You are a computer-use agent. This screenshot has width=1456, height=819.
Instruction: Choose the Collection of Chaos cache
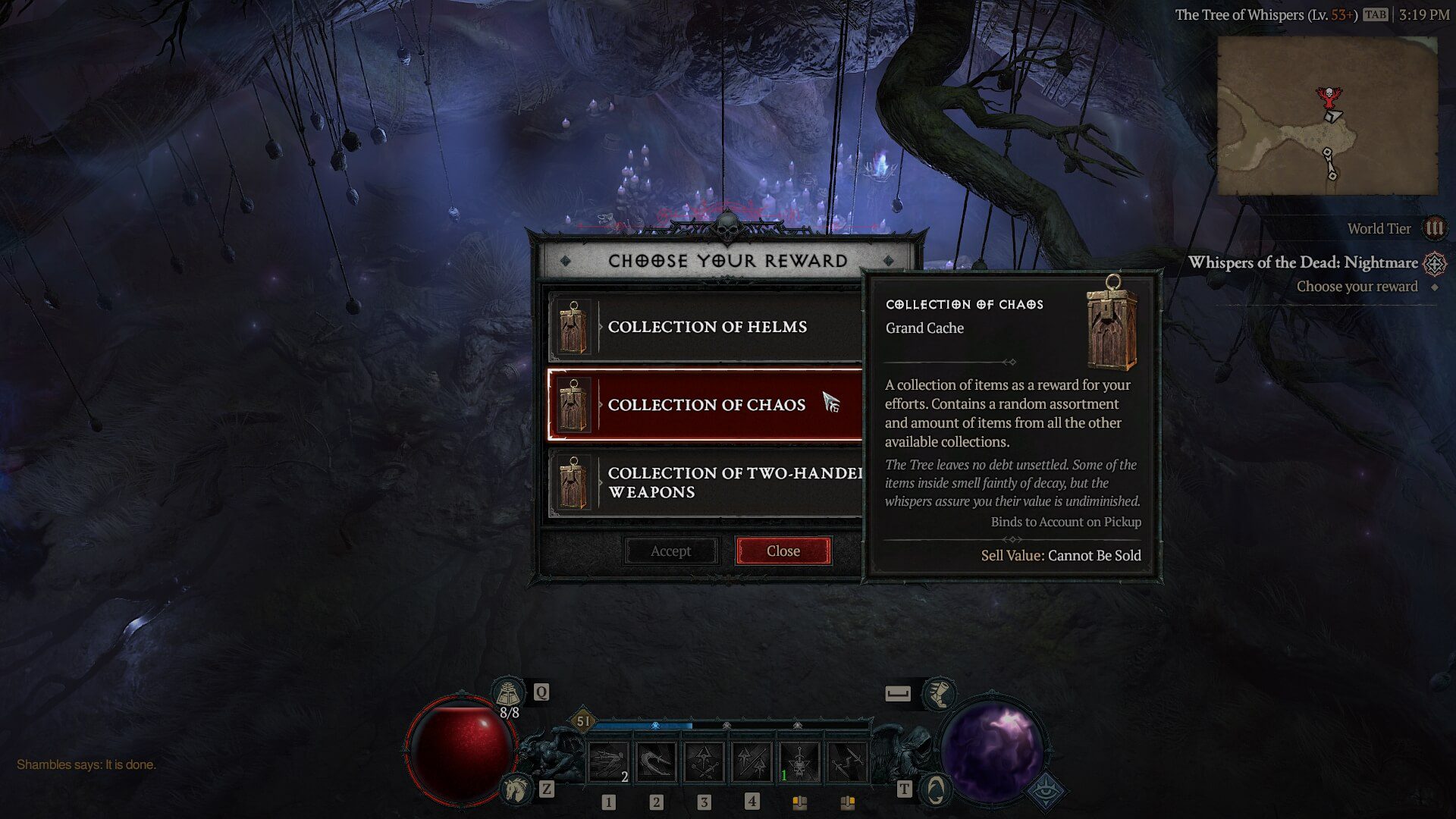click(x=705, y=405)
